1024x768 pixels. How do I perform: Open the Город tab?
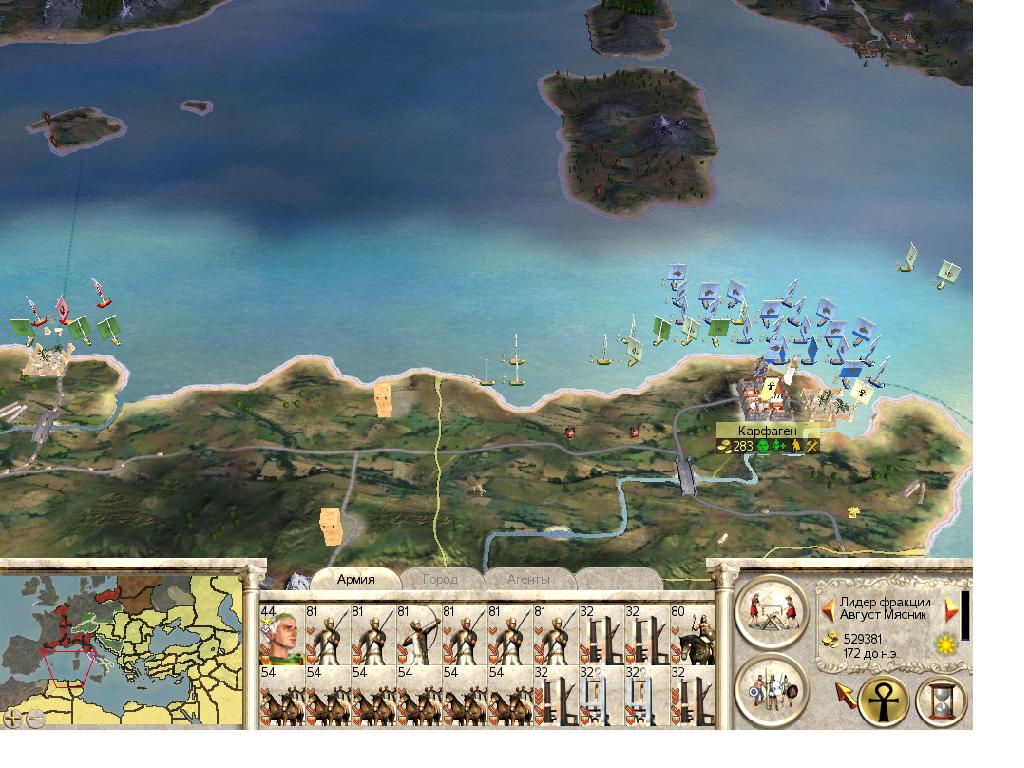440,579
